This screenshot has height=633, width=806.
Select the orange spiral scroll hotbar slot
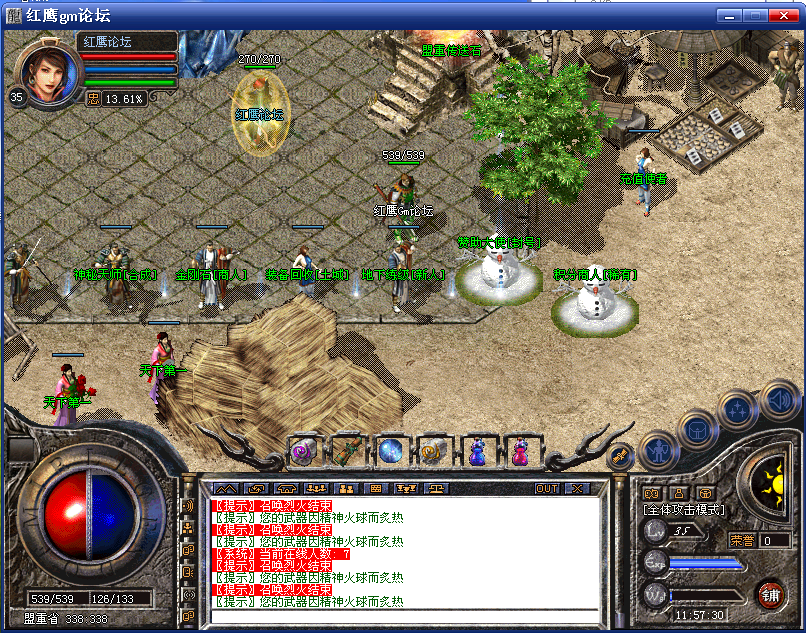pyautogui.click(x=432, y=452)
